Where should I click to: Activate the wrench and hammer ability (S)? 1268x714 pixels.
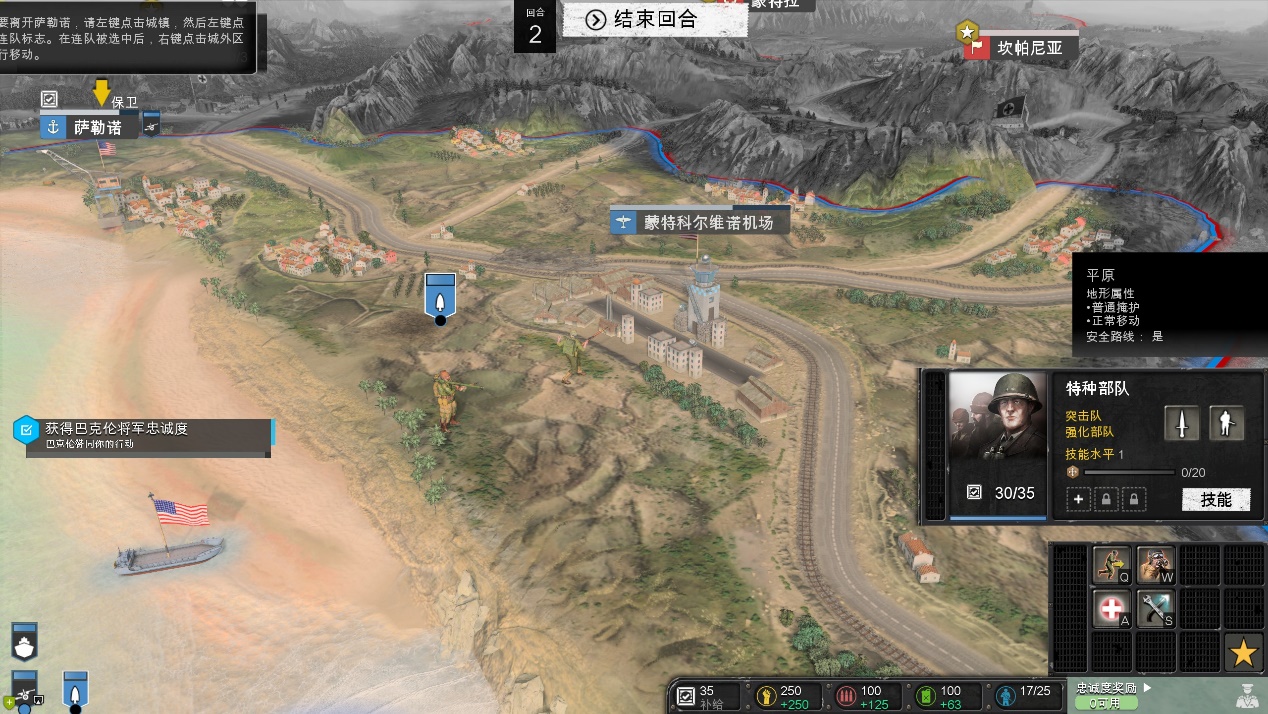pos(1155,608)
